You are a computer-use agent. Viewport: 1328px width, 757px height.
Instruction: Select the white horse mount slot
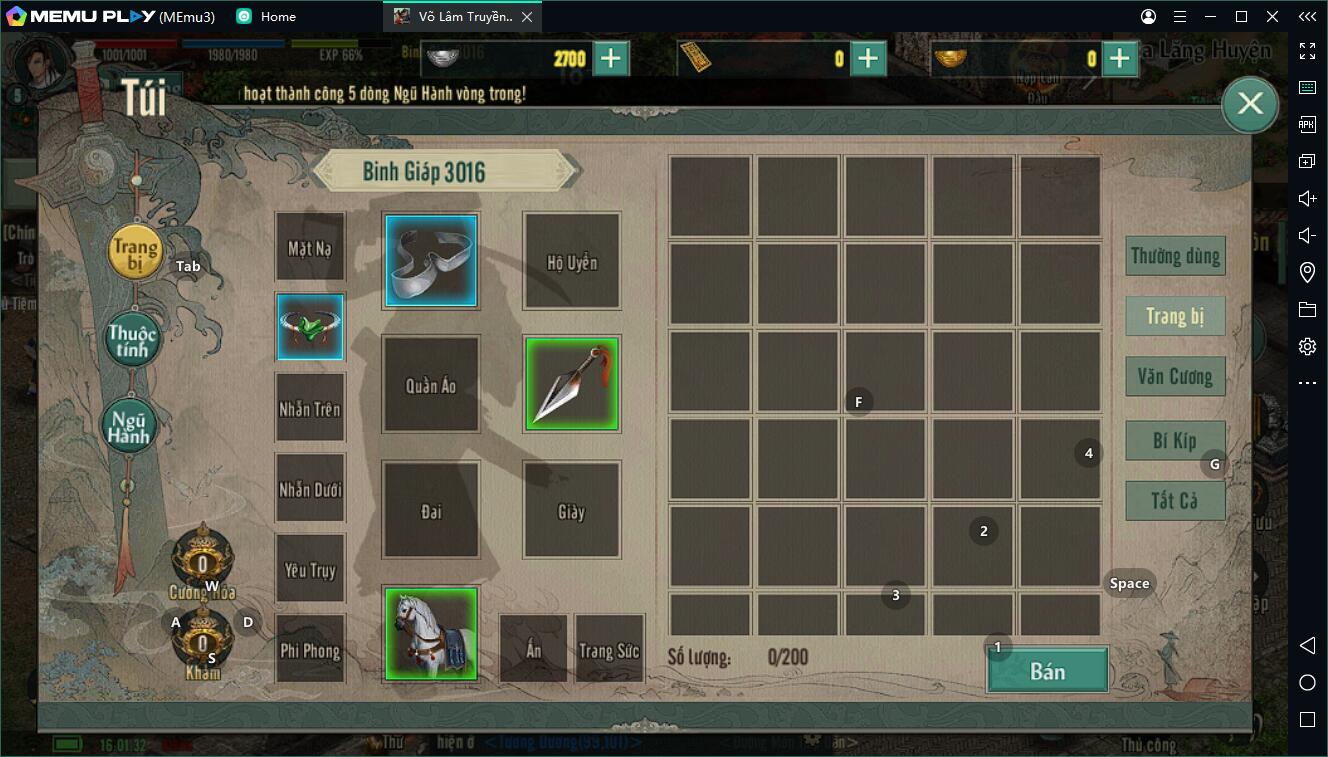click(431, 633)
